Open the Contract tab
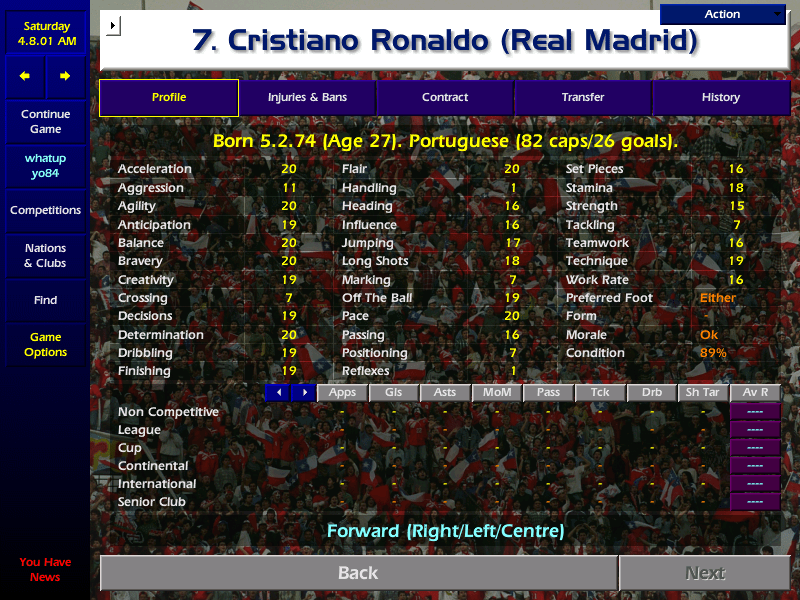The image size is (800, 600). [x=445, y=97]
